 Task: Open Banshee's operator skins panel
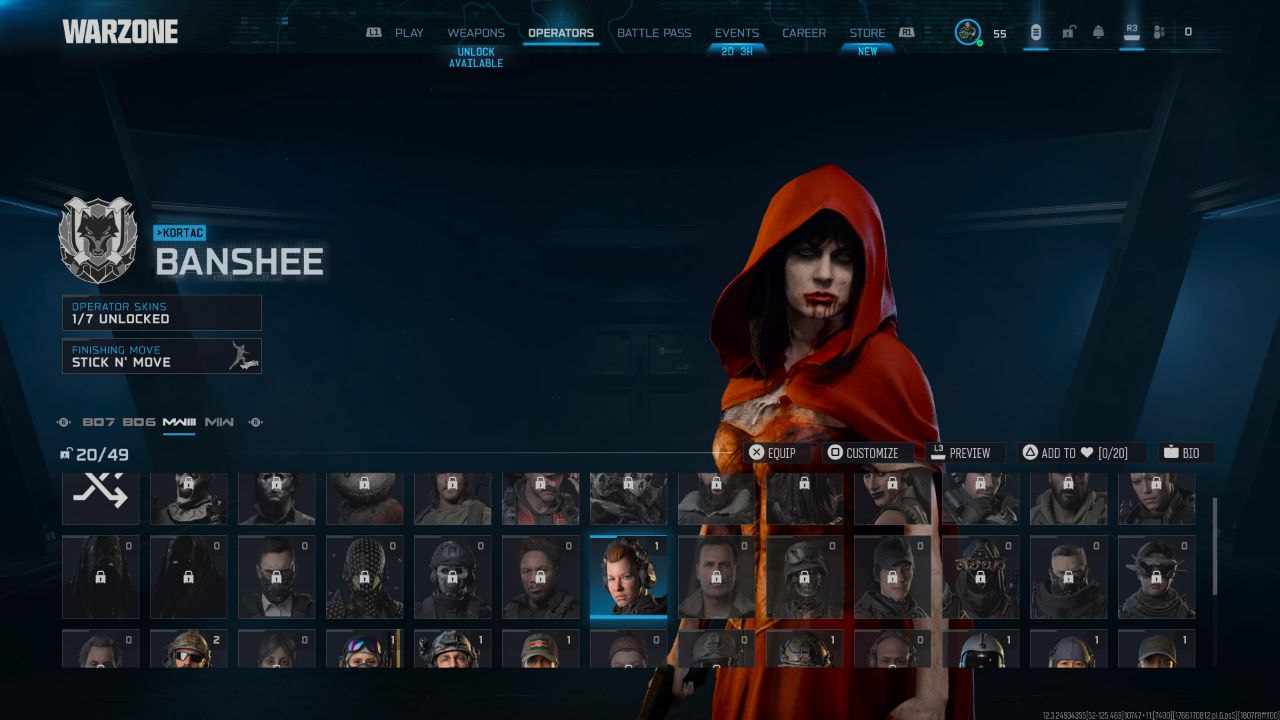[162, 313]
